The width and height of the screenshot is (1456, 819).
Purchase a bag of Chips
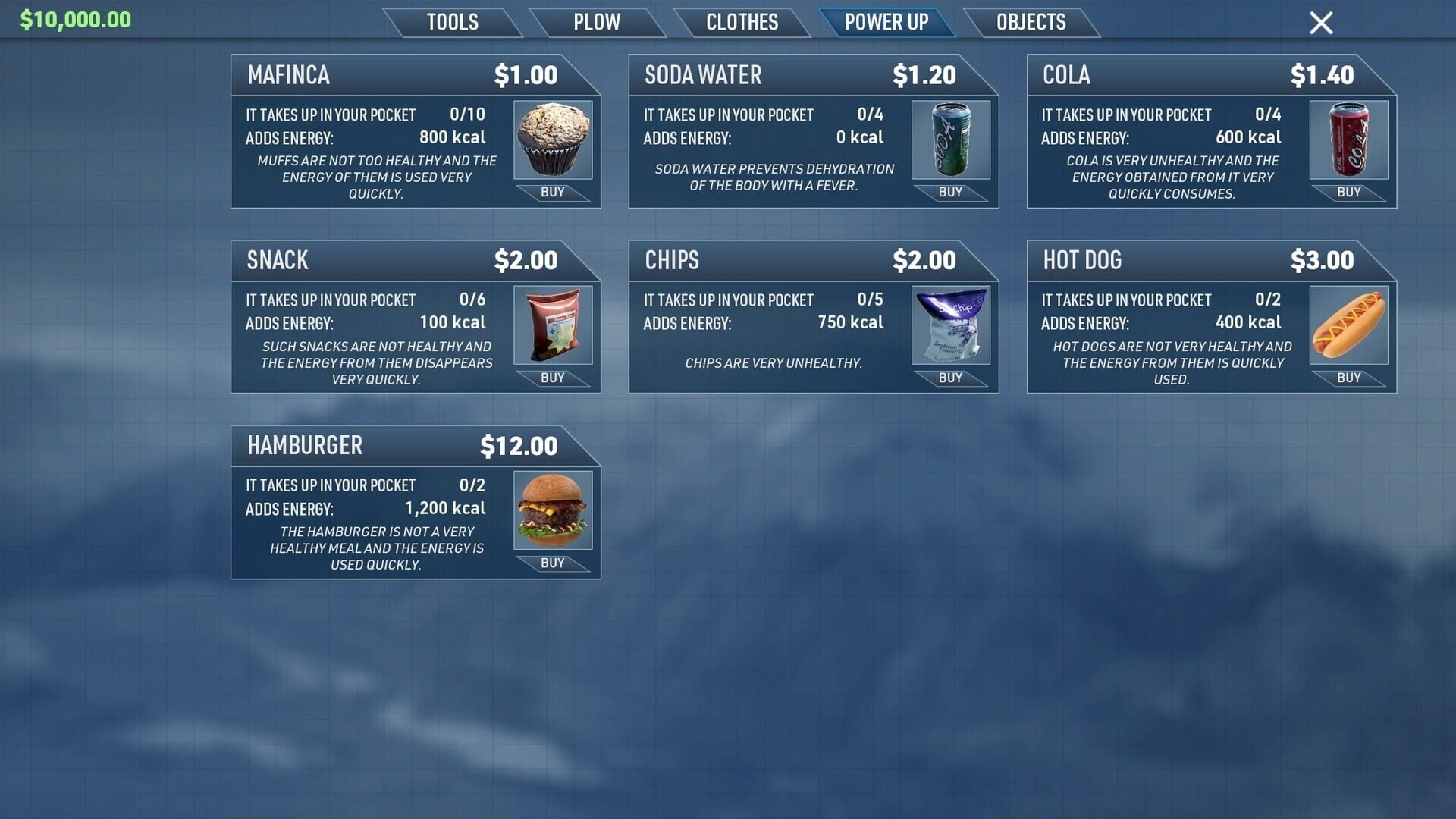click(950, 378)
